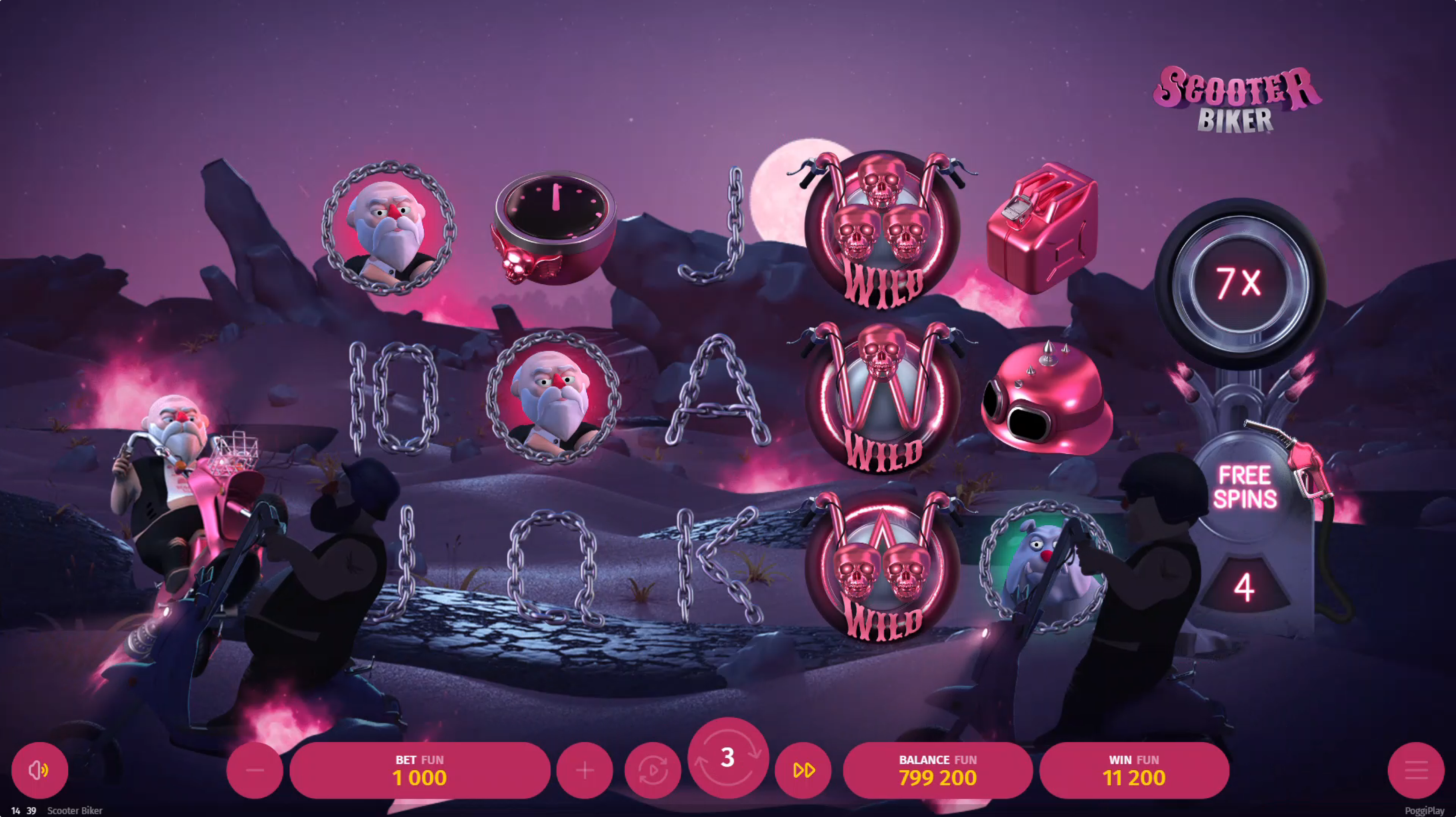
Task: Toggle autoplay spins
Action: click(x=652, y=770)
